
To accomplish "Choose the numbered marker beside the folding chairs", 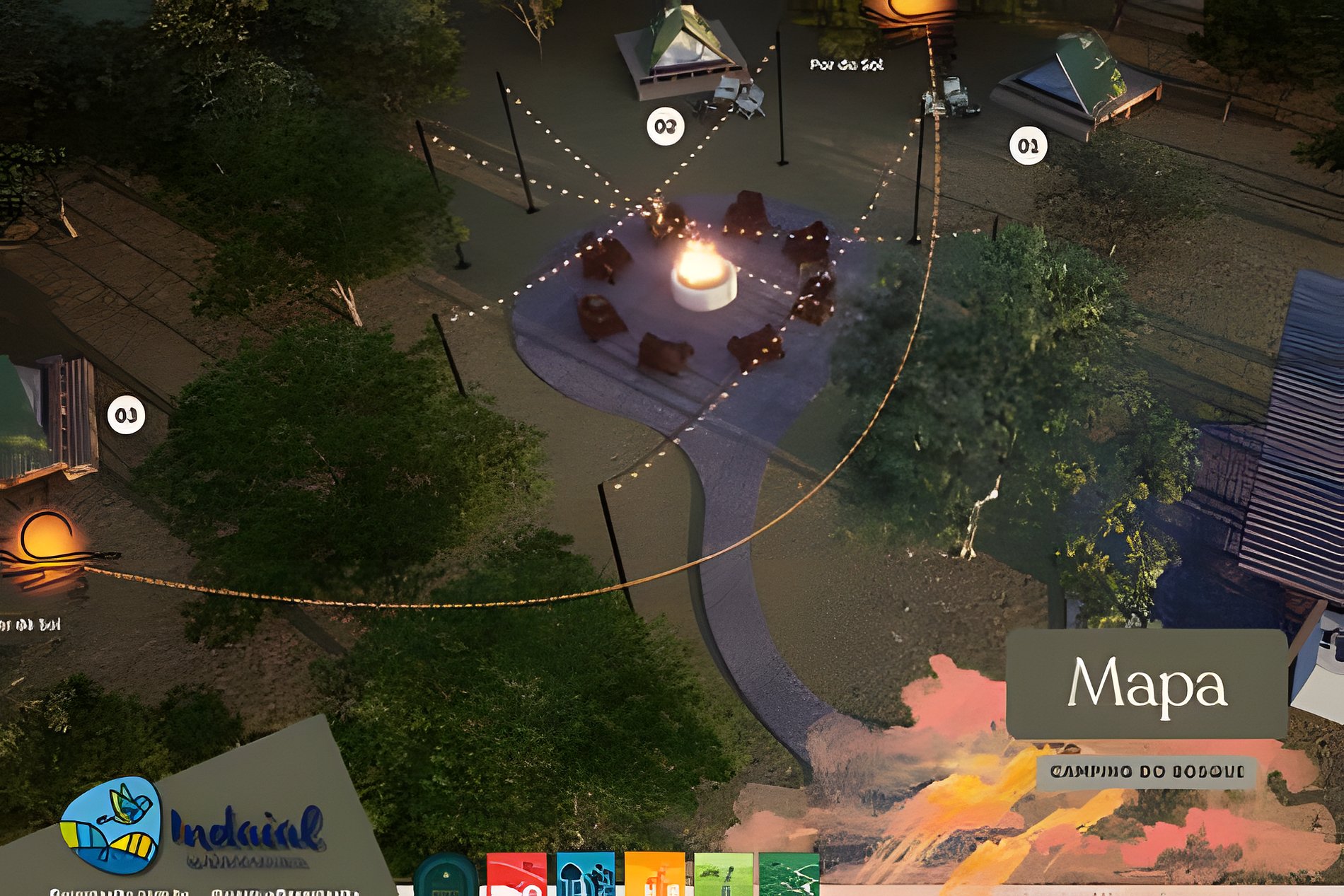I will (665, 127).
